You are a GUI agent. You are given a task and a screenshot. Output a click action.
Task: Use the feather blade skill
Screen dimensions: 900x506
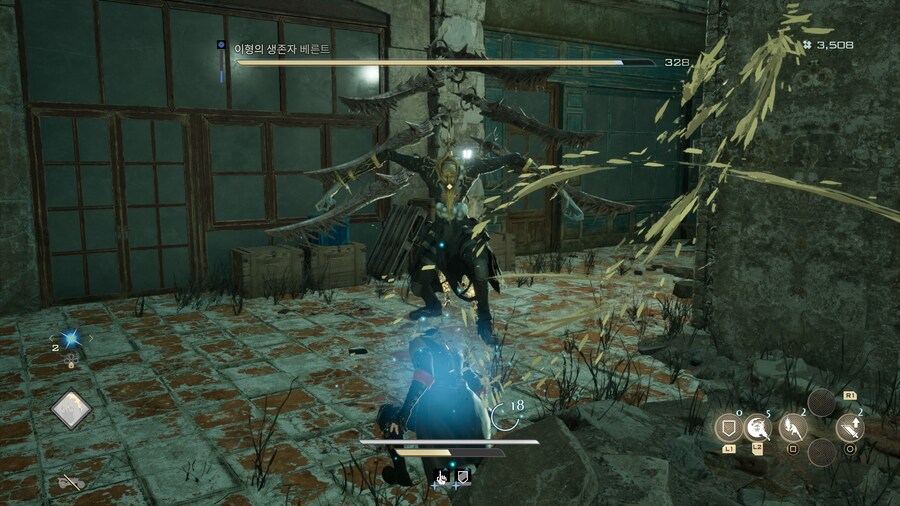792,428
